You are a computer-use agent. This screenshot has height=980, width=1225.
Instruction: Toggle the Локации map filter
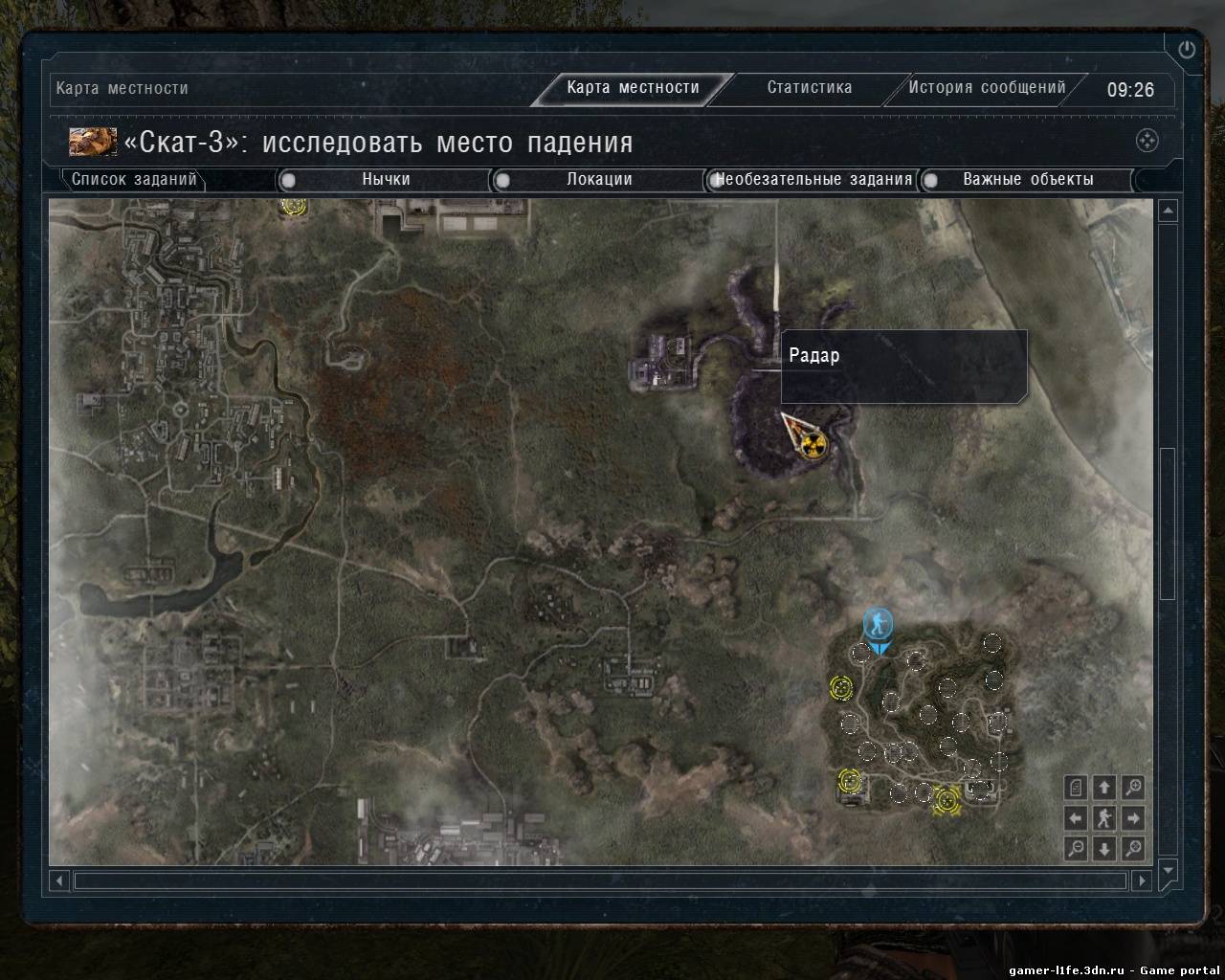pyautogui.click(x=502, y=180)
